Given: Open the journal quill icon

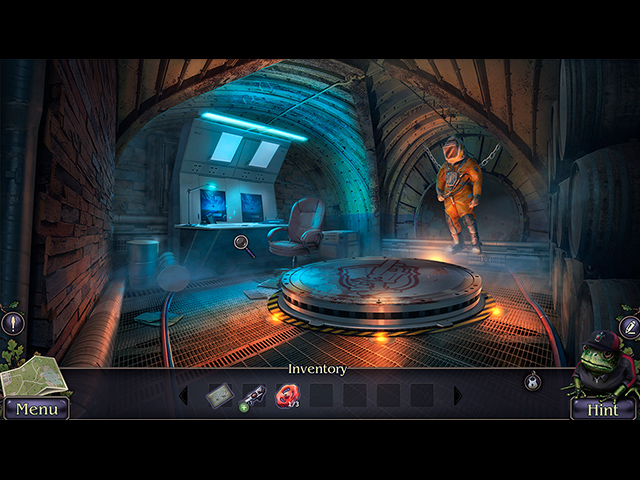Looking at the screenshot, I should [629, 326].
